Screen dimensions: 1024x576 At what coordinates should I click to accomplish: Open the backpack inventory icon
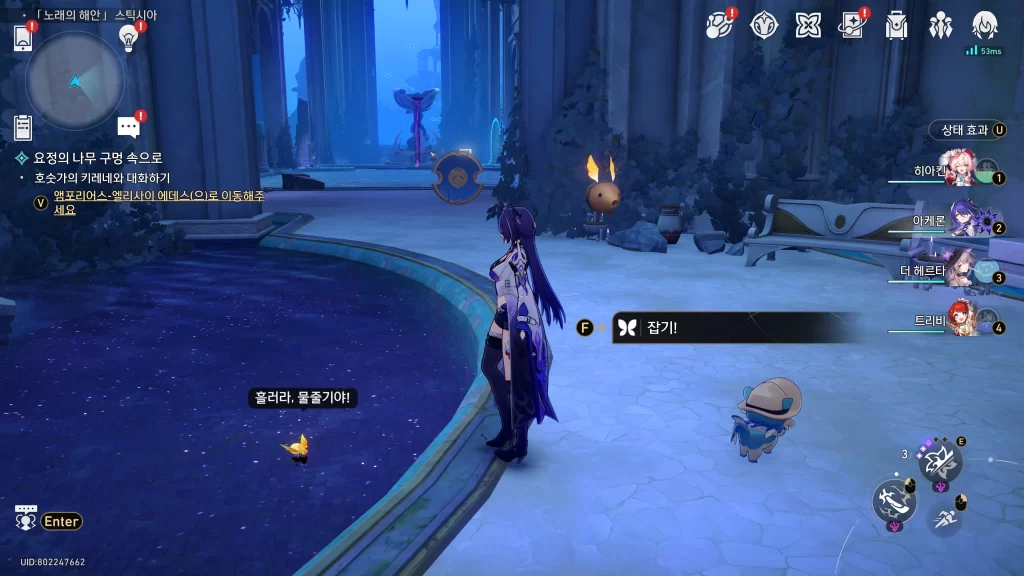pos(896,26)
